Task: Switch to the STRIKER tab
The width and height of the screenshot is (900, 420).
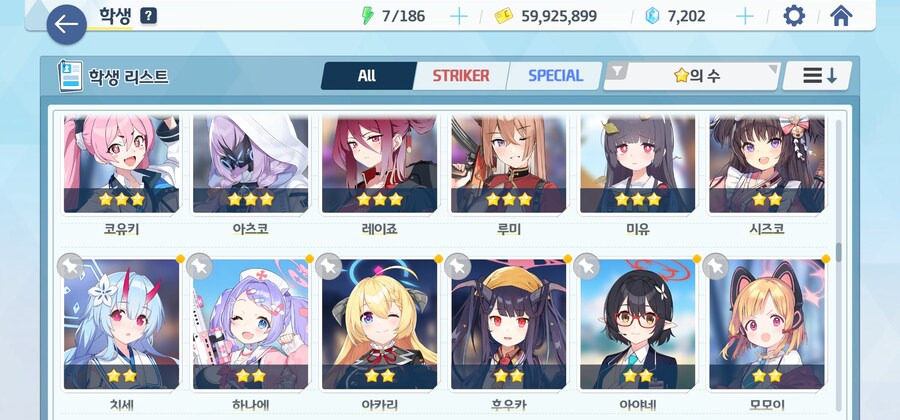Action: 460,76
